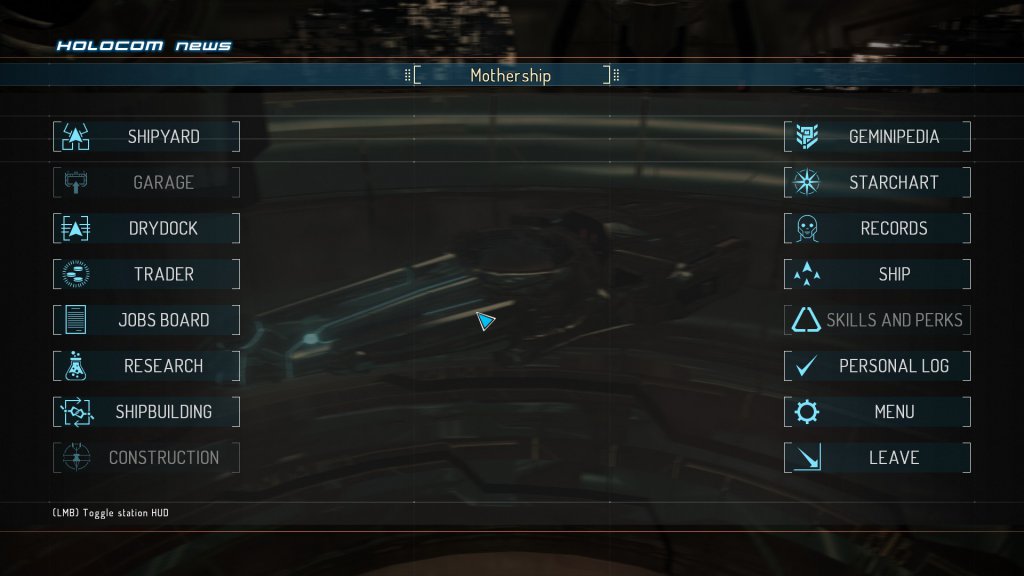Image resolution: width=1024 pixels, height=576 pixels.
Task: Open the Trader screen
Action: click(146, 274)
